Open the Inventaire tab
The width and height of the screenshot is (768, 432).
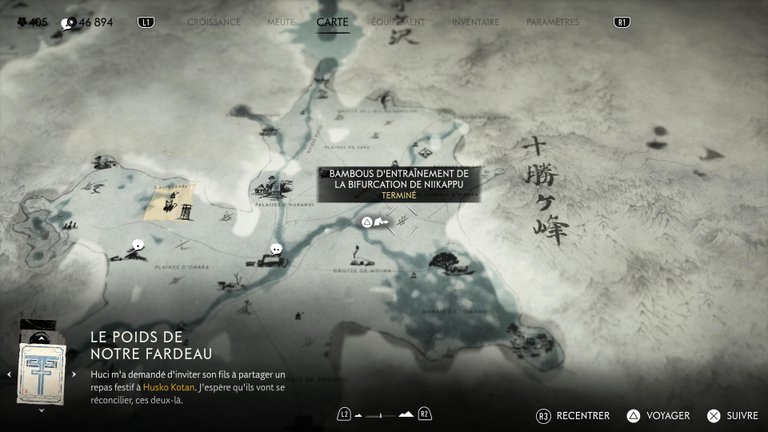pos(475,21)
